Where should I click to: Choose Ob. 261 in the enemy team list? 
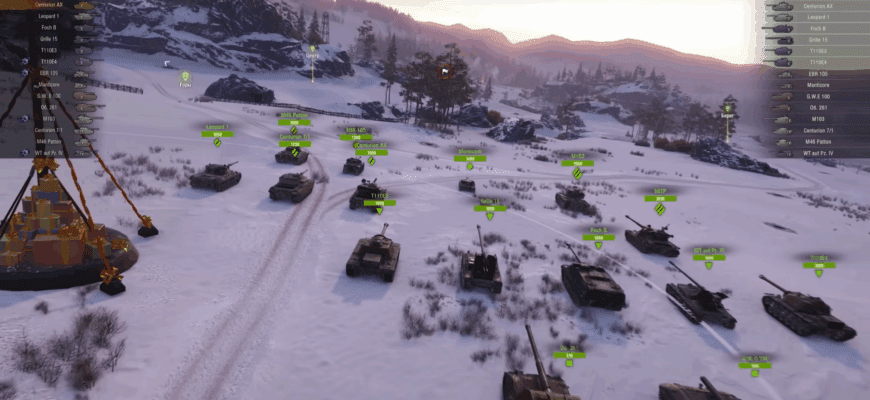[x=816, y=108]
